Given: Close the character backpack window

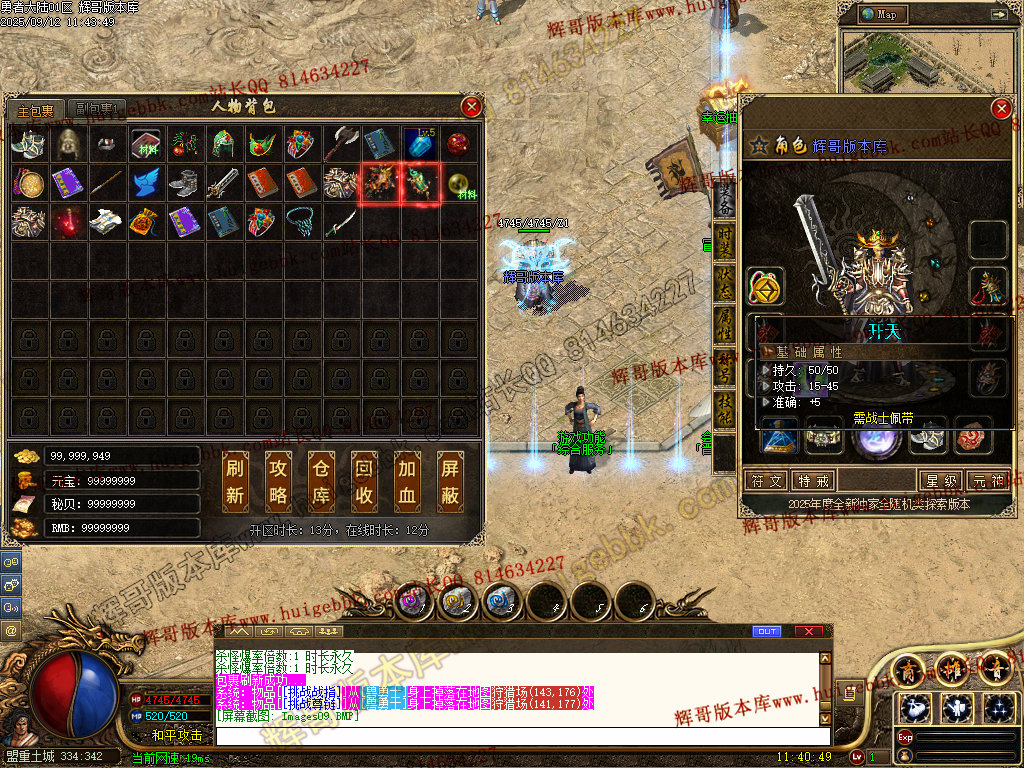Looking at the screenshot, I should tap(471, 107).
